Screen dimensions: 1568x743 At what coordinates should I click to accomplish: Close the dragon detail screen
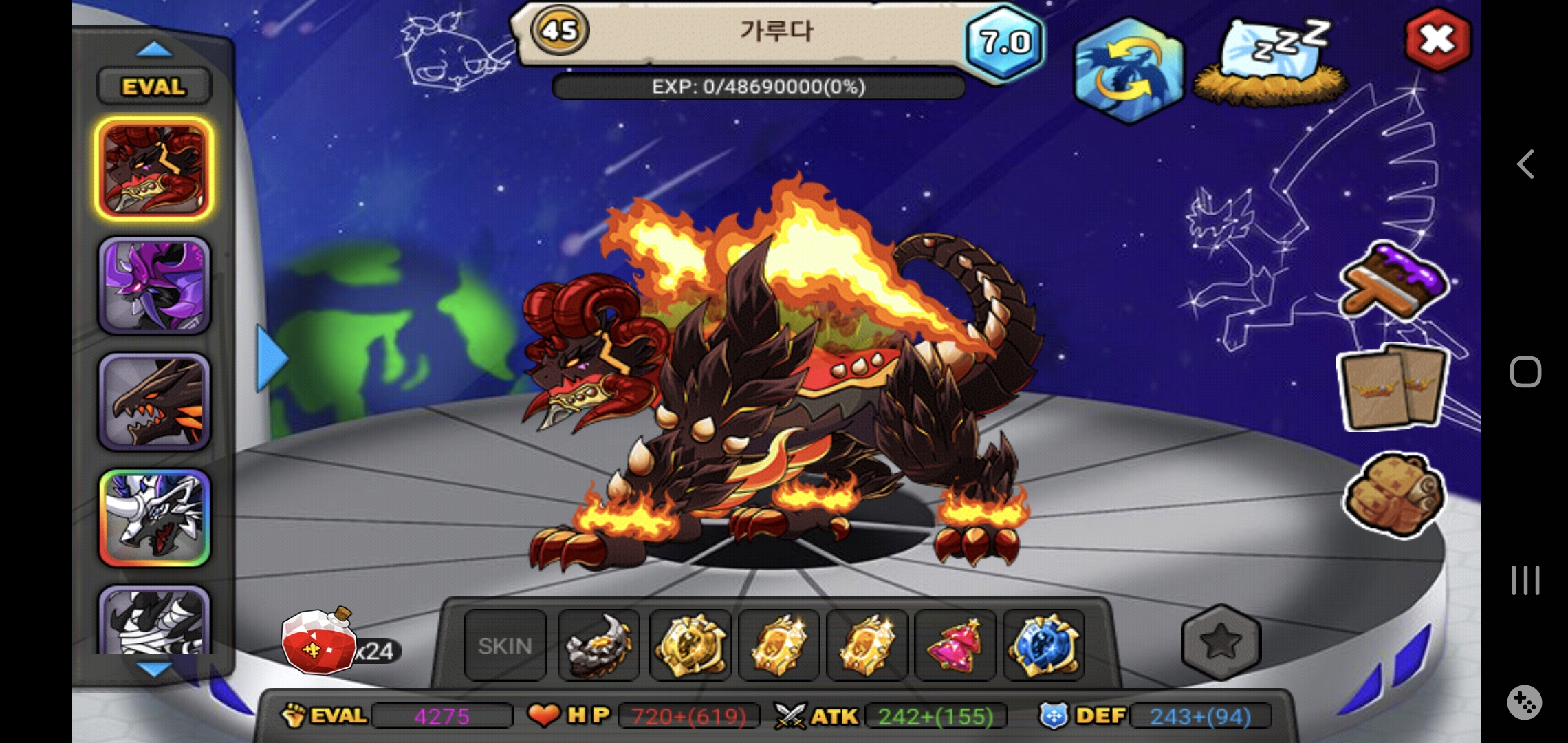(1437, 40)
